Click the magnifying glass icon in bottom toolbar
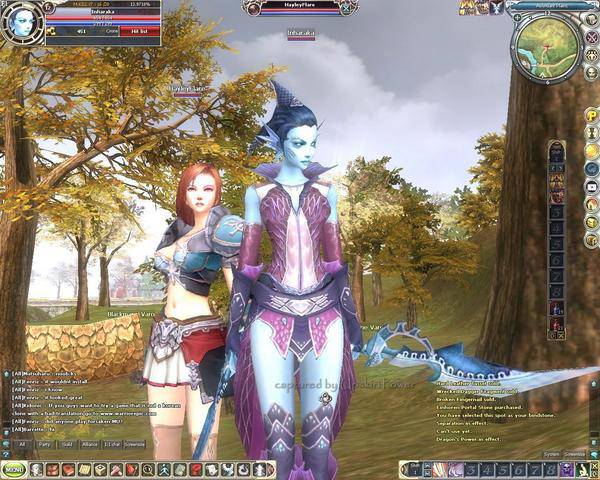 [x=149, y=469]
